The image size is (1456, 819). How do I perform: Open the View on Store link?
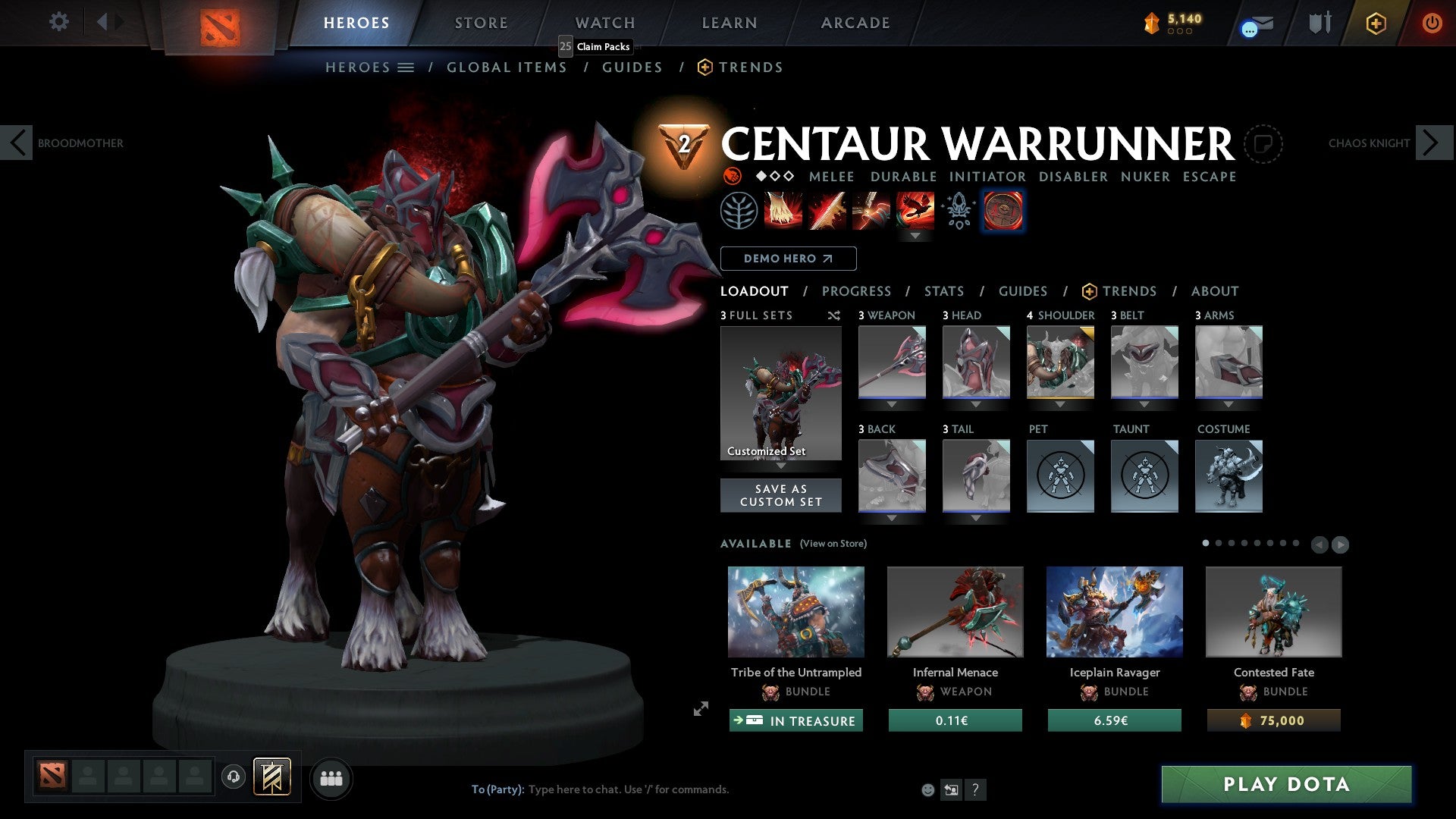pos(832,544)
